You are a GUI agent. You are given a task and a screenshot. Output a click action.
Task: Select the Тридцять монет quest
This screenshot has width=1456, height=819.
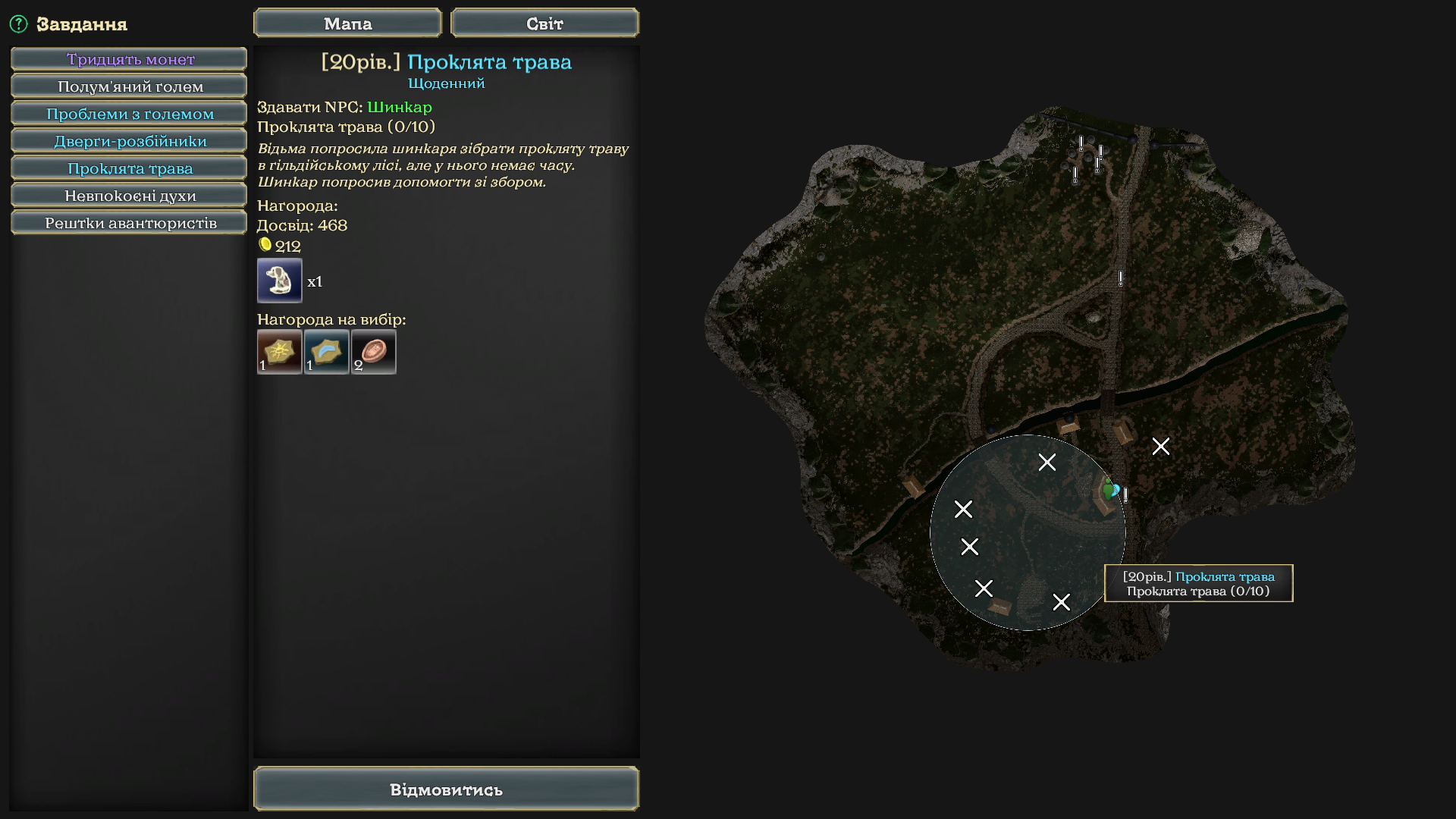(x=130, y=59)
